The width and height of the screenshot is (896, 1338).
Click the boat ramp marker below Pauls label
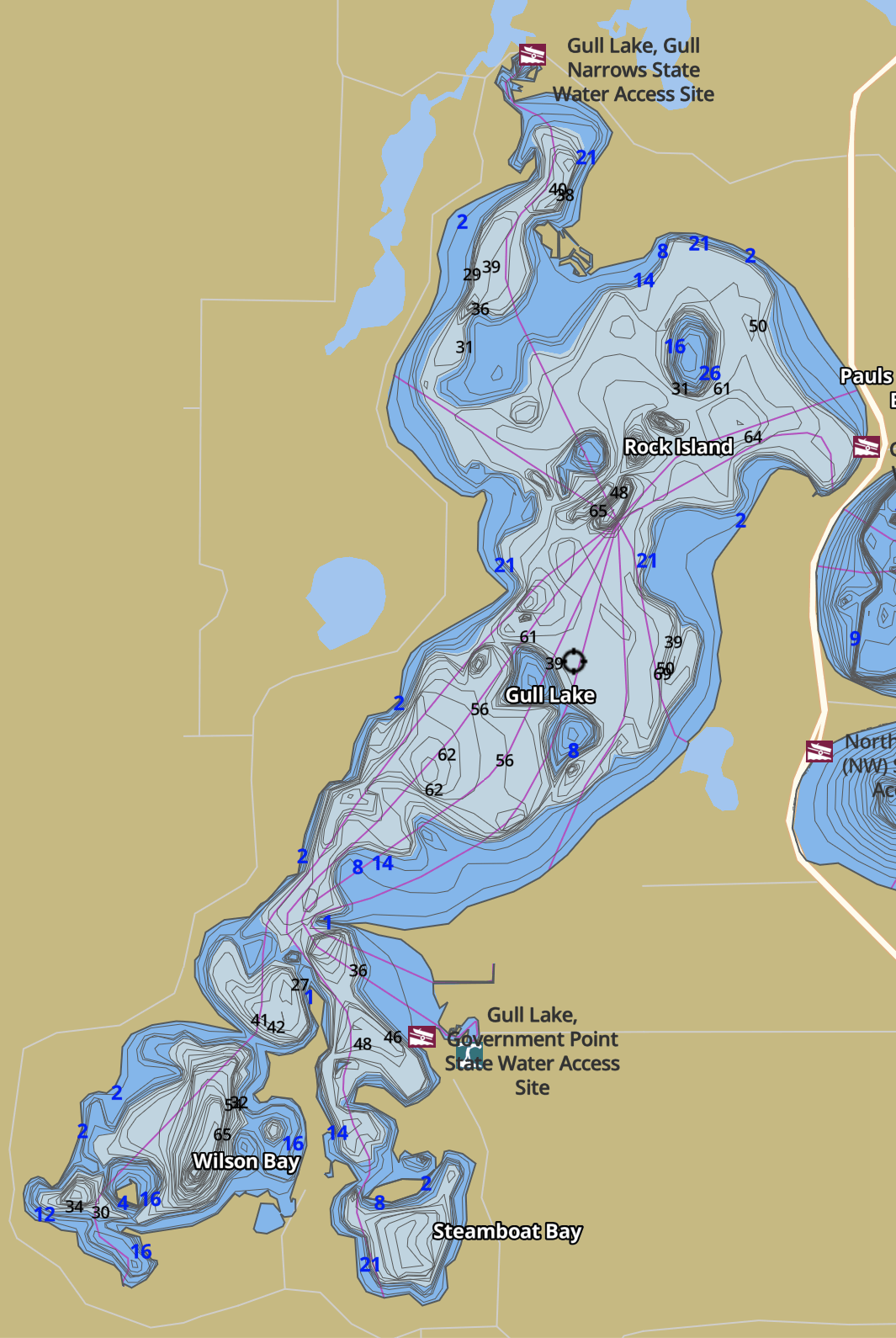point(866,446)
